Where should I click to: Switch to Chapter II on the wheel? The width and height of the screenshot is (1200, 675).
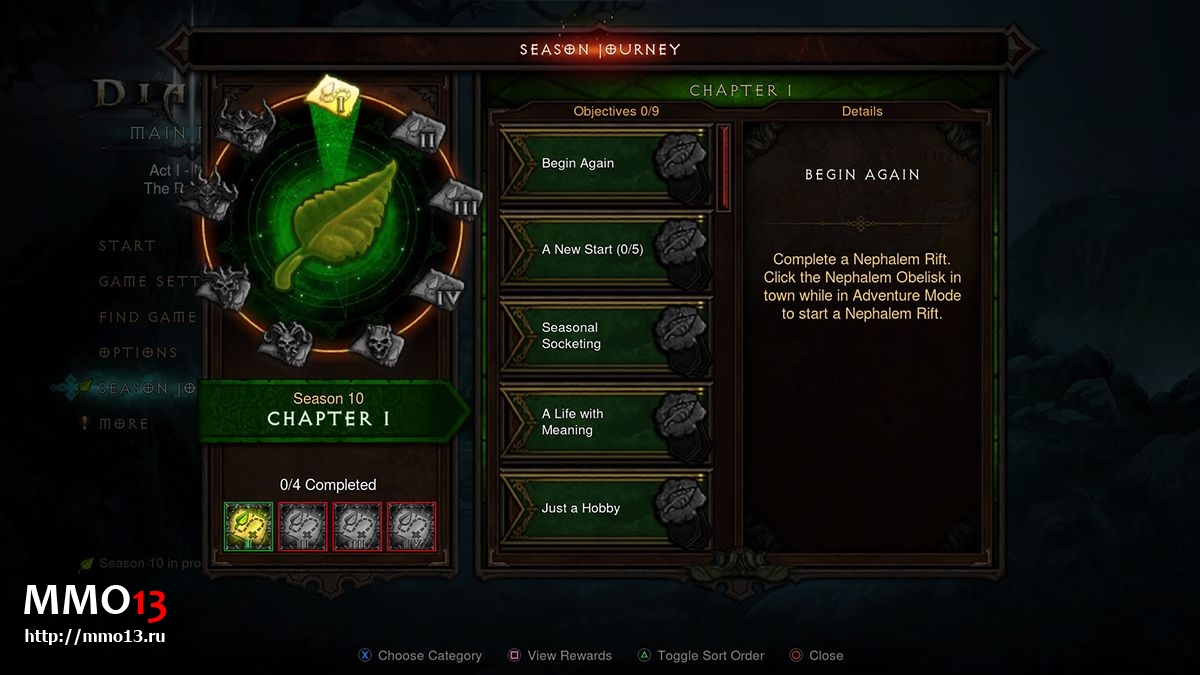point(420,132)
